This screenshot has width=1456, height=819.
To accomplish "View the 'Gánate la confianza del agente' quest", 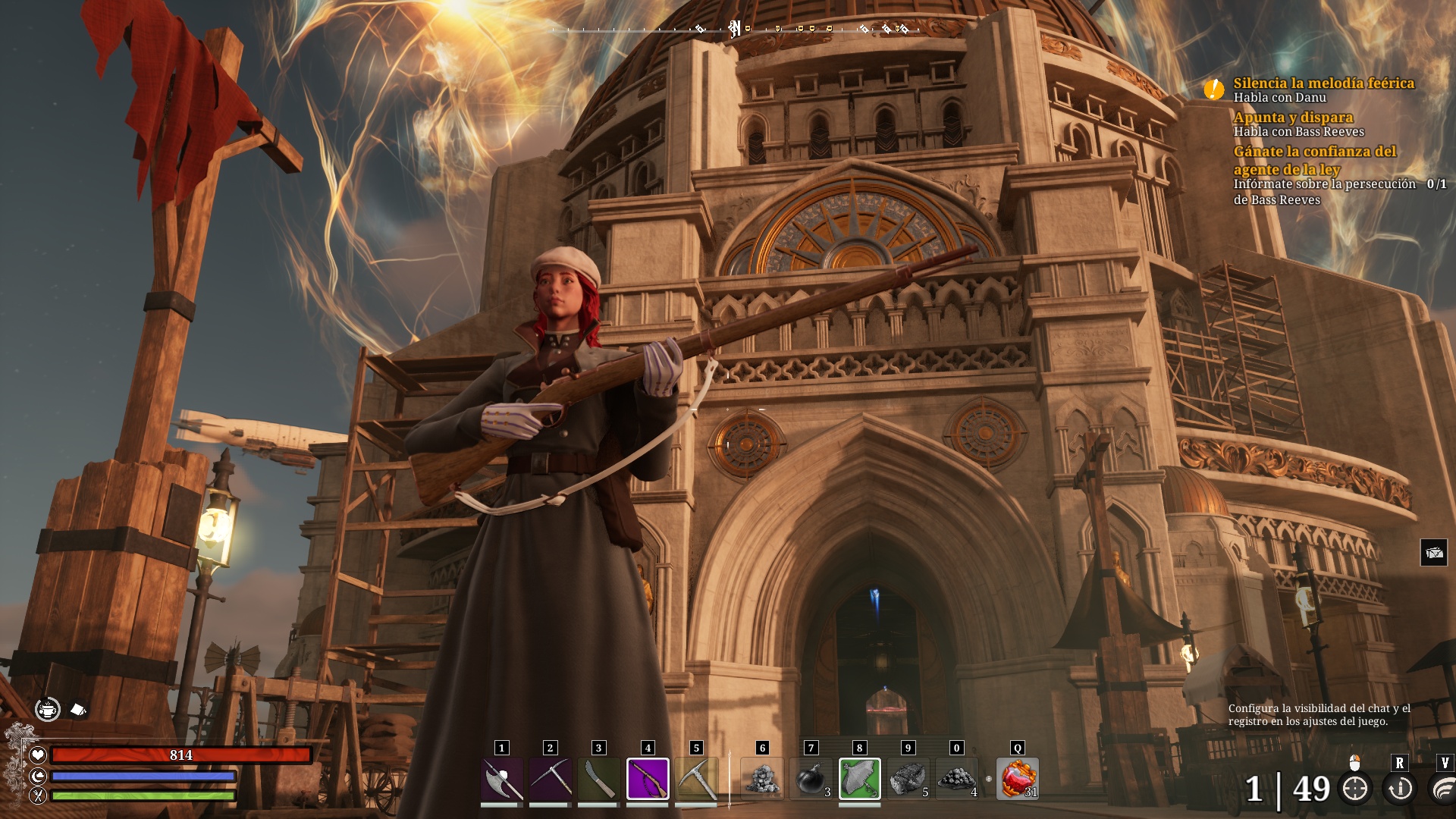I will click(x=1314, y=160).
